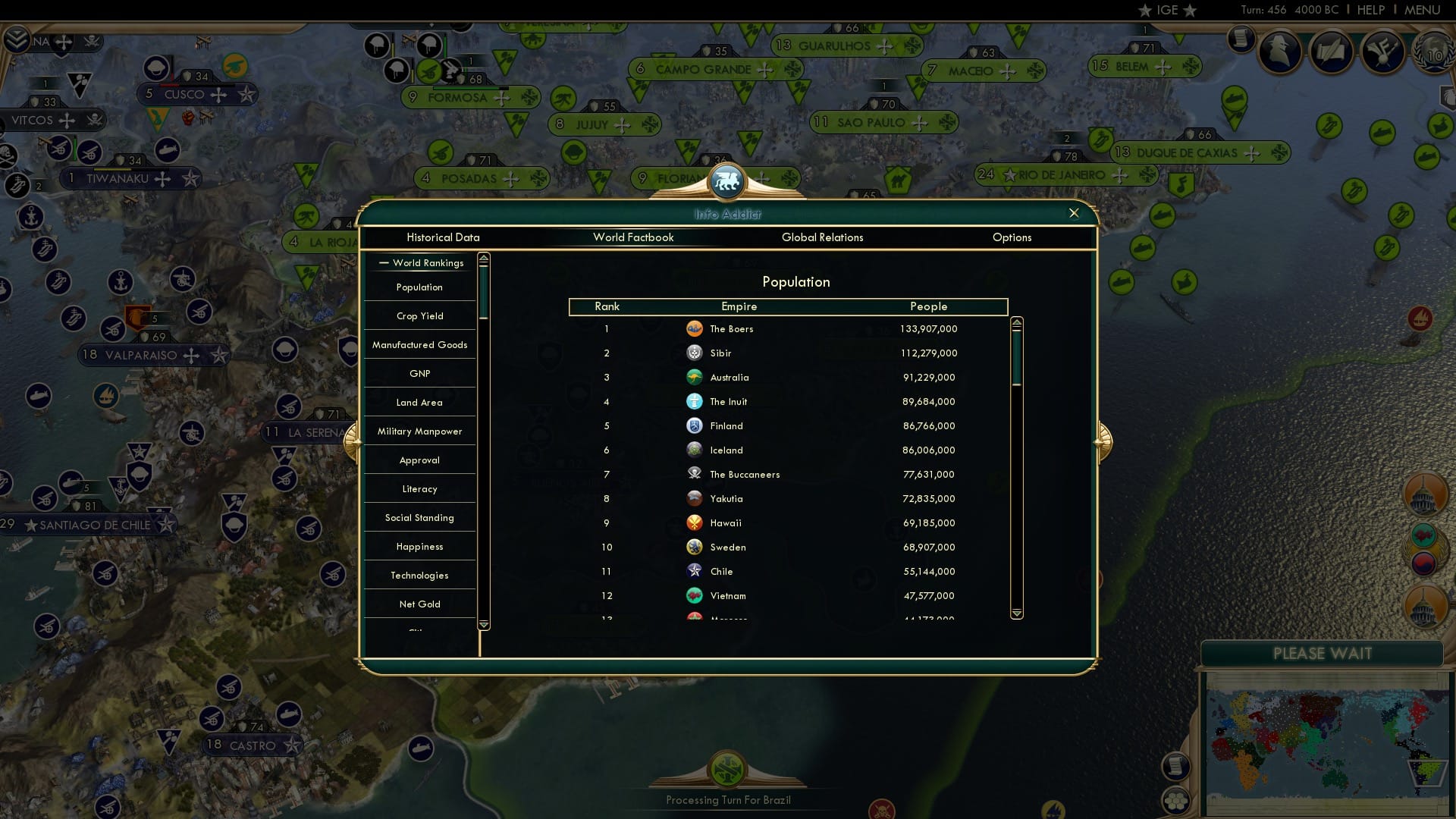Image resolution: width=1456 pixels, height=819 pixels.
Task: Click the right ornate panel arrow
Action: coord(1102,441)
